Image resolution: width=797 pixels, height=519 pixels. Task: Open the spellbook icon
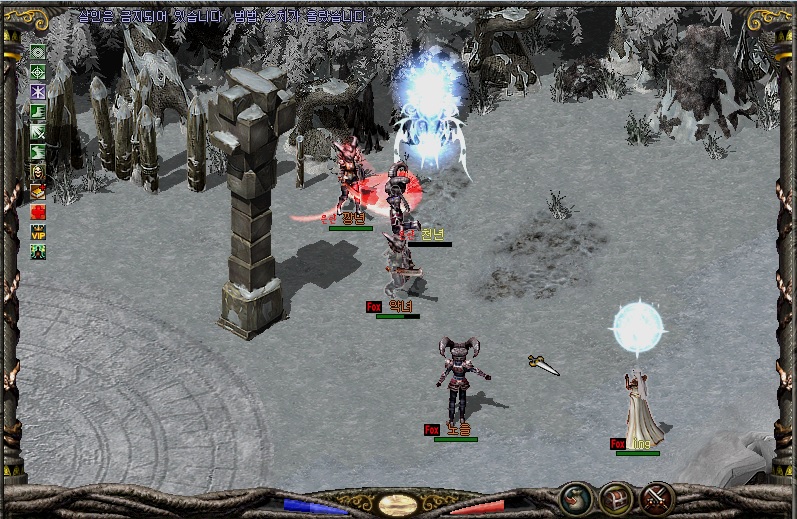click(x=38, y=192)
